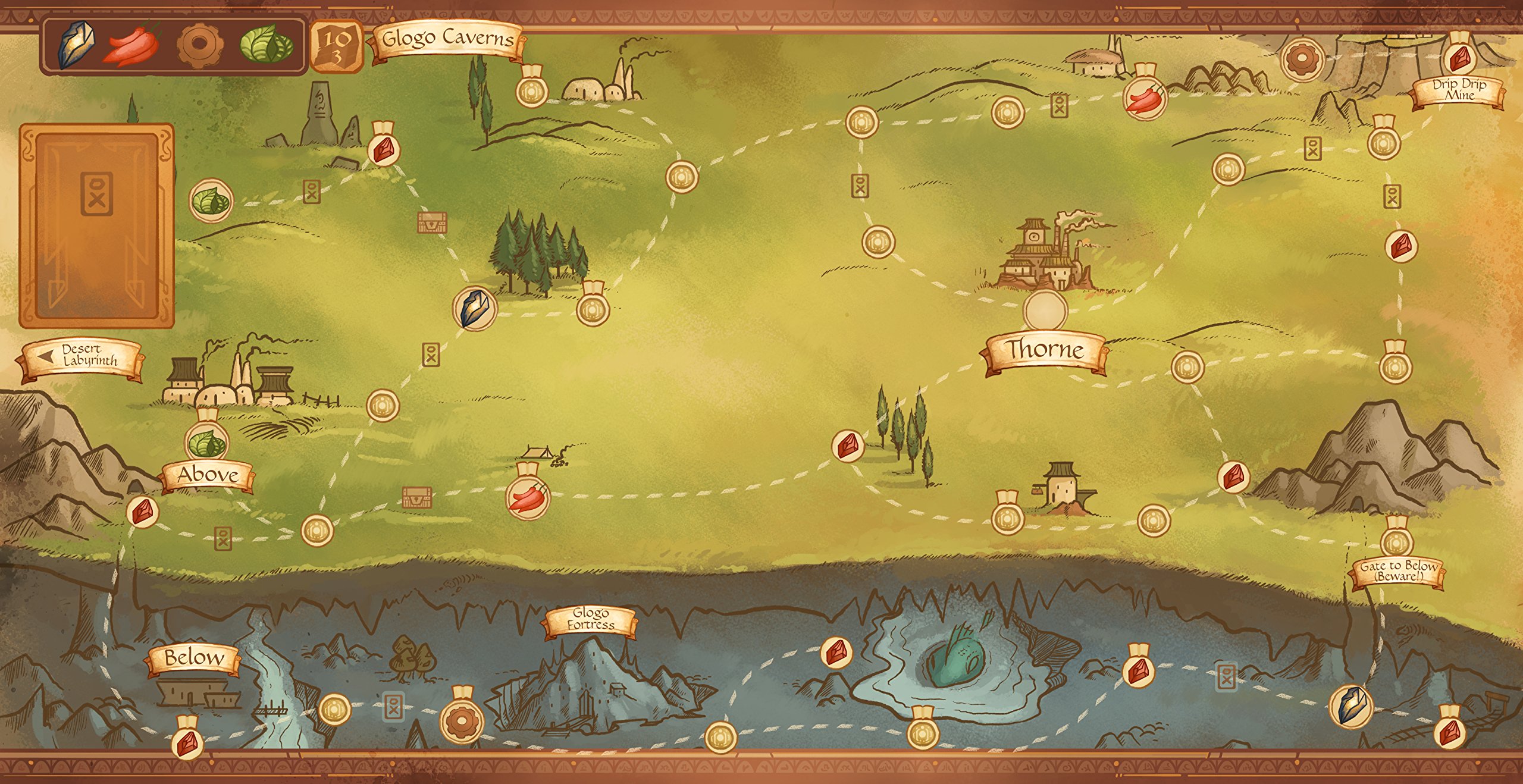Select the blank circle space above Thorne

pos(1045,311)
